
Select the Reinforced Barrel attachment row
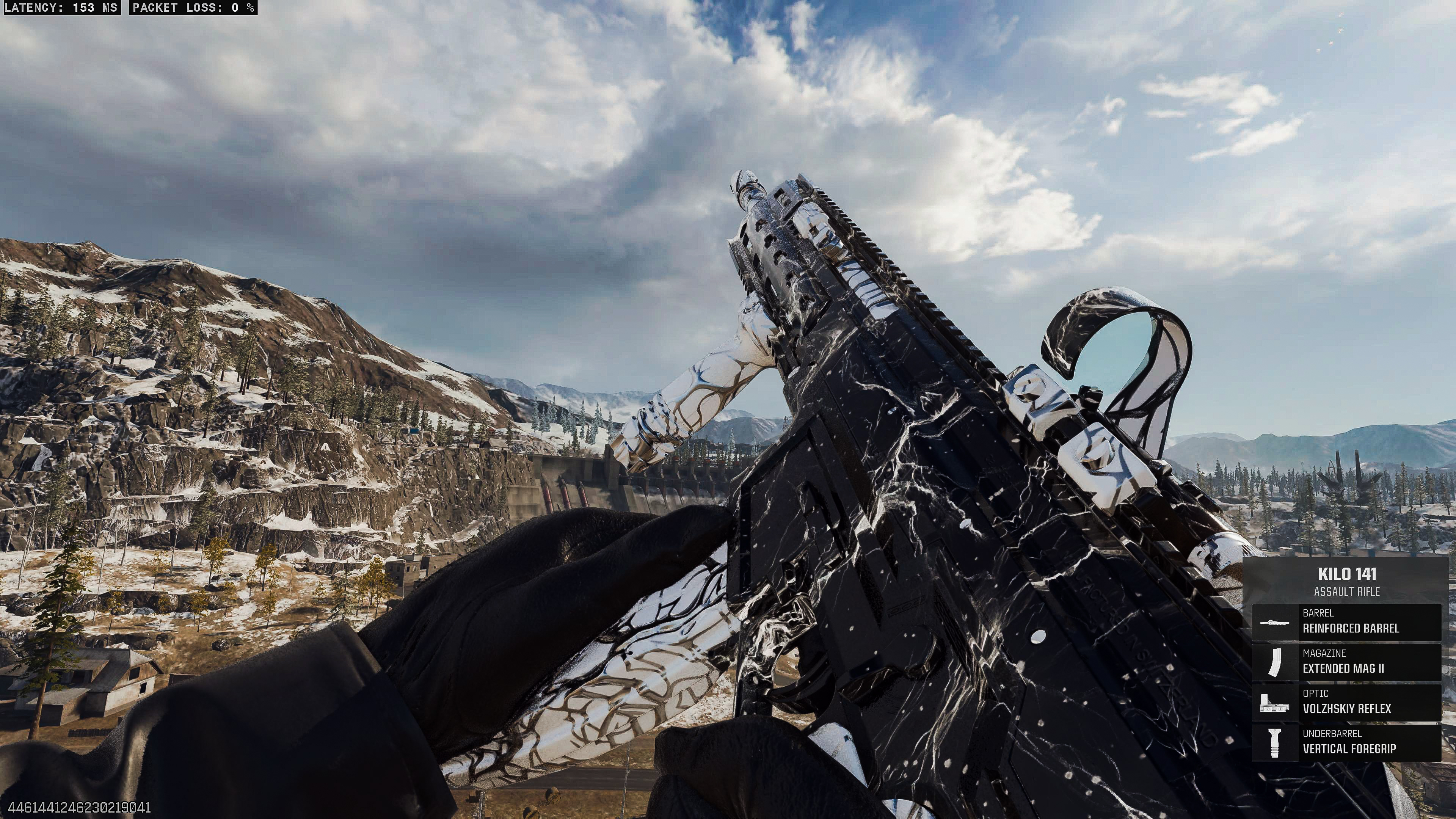pos(1346,622)
